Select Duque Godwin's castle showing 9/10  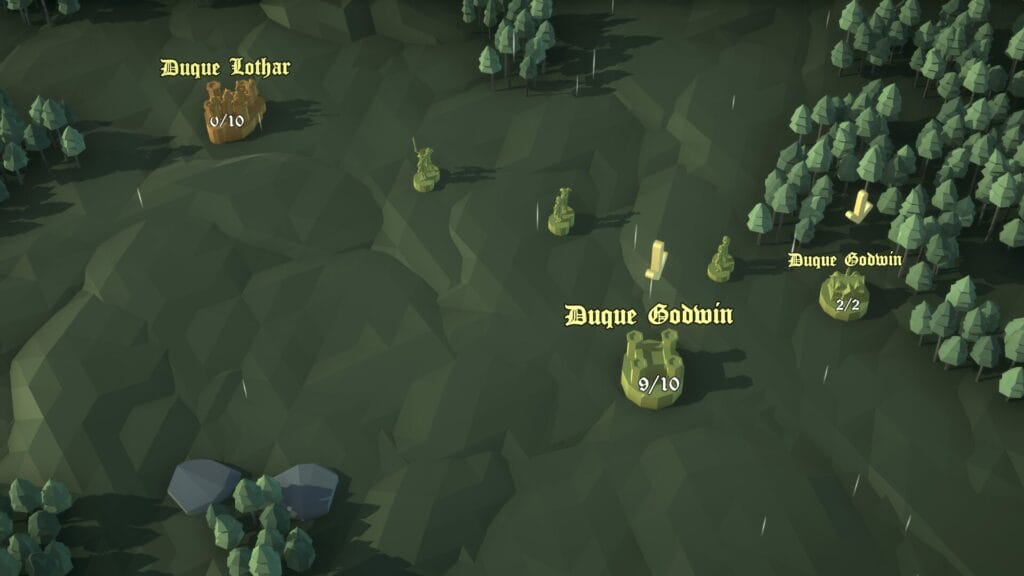[x=652, y=370]
